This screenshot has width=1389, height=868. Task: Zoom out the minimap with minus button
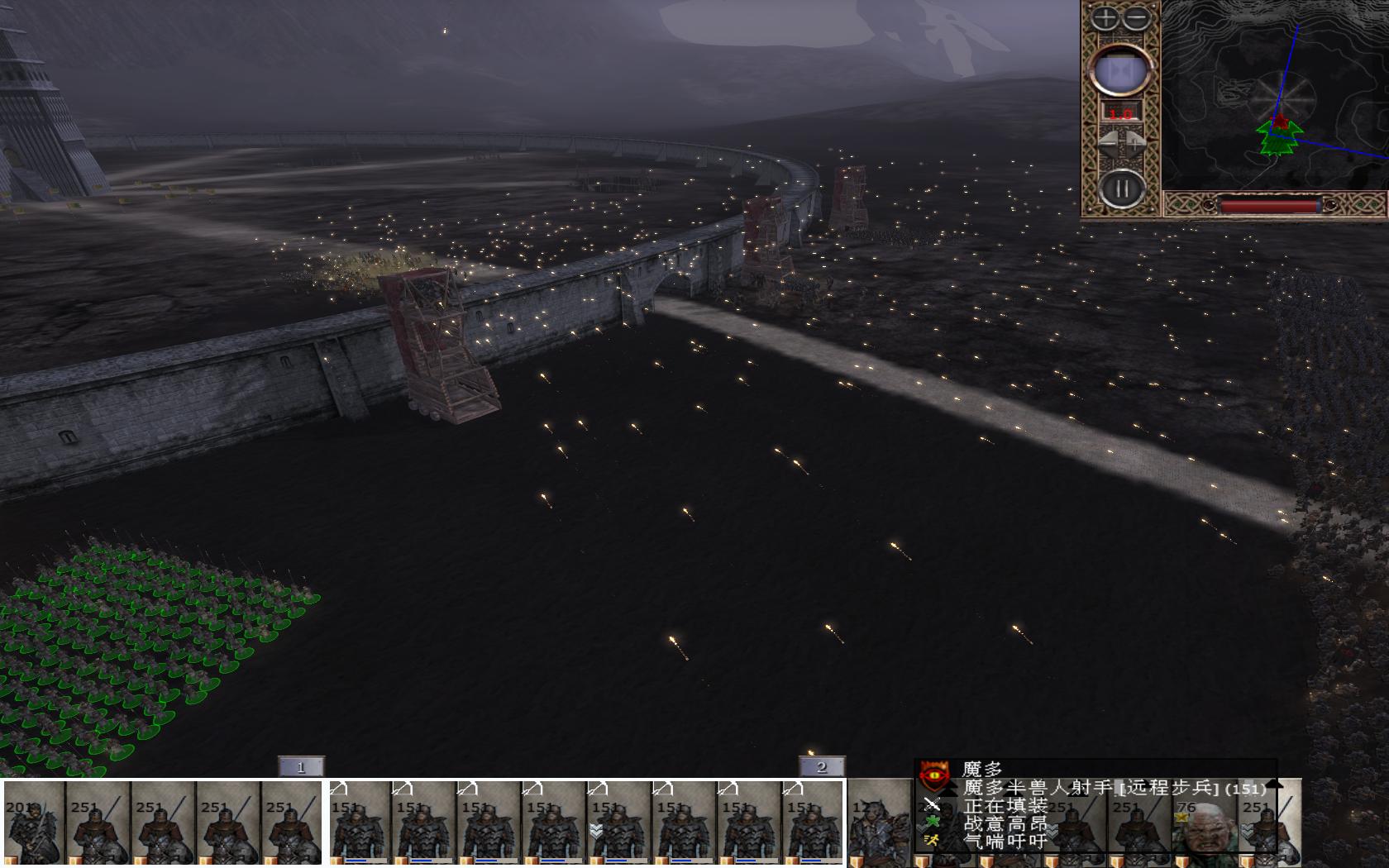(1138, 17)
